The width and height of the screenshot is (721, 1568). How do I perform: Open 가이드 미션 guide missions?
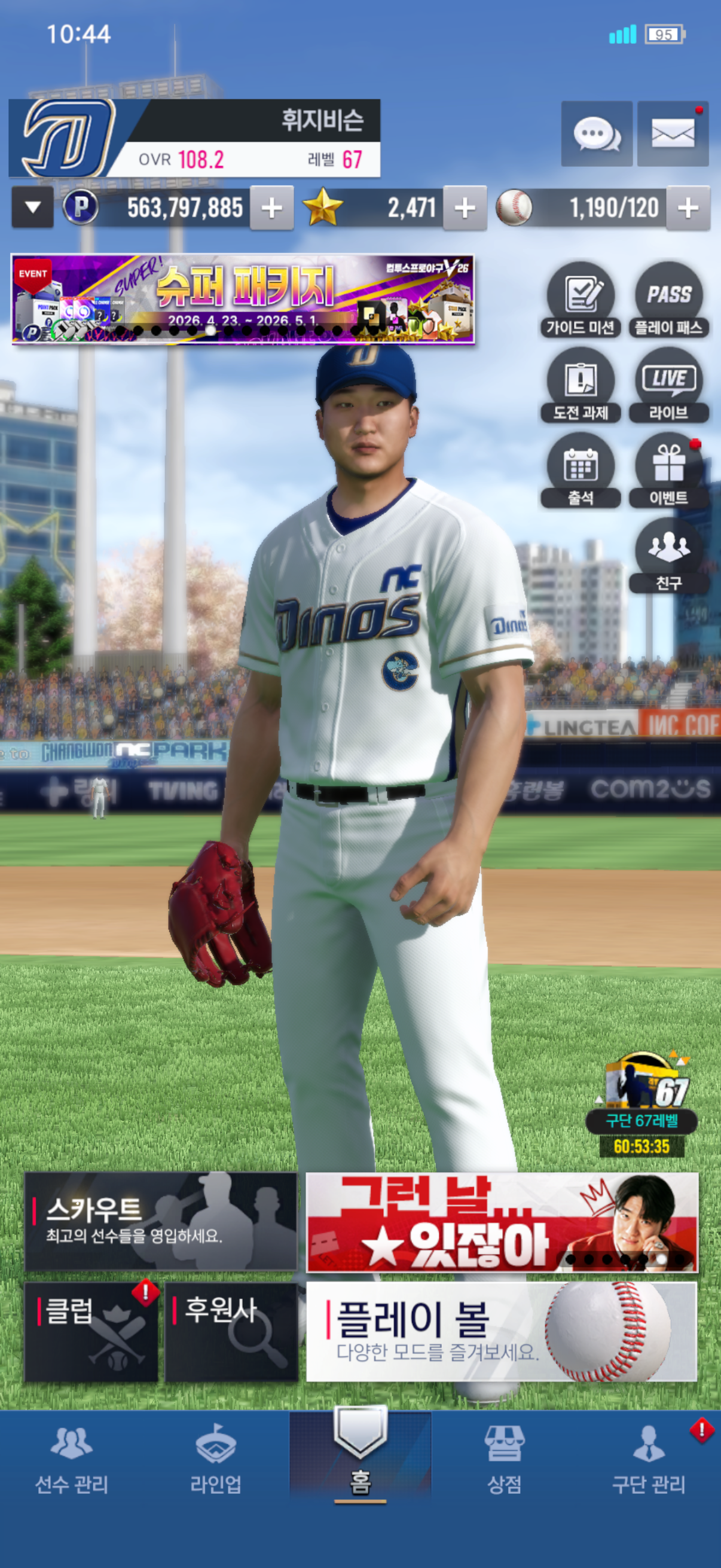(581, 300)
